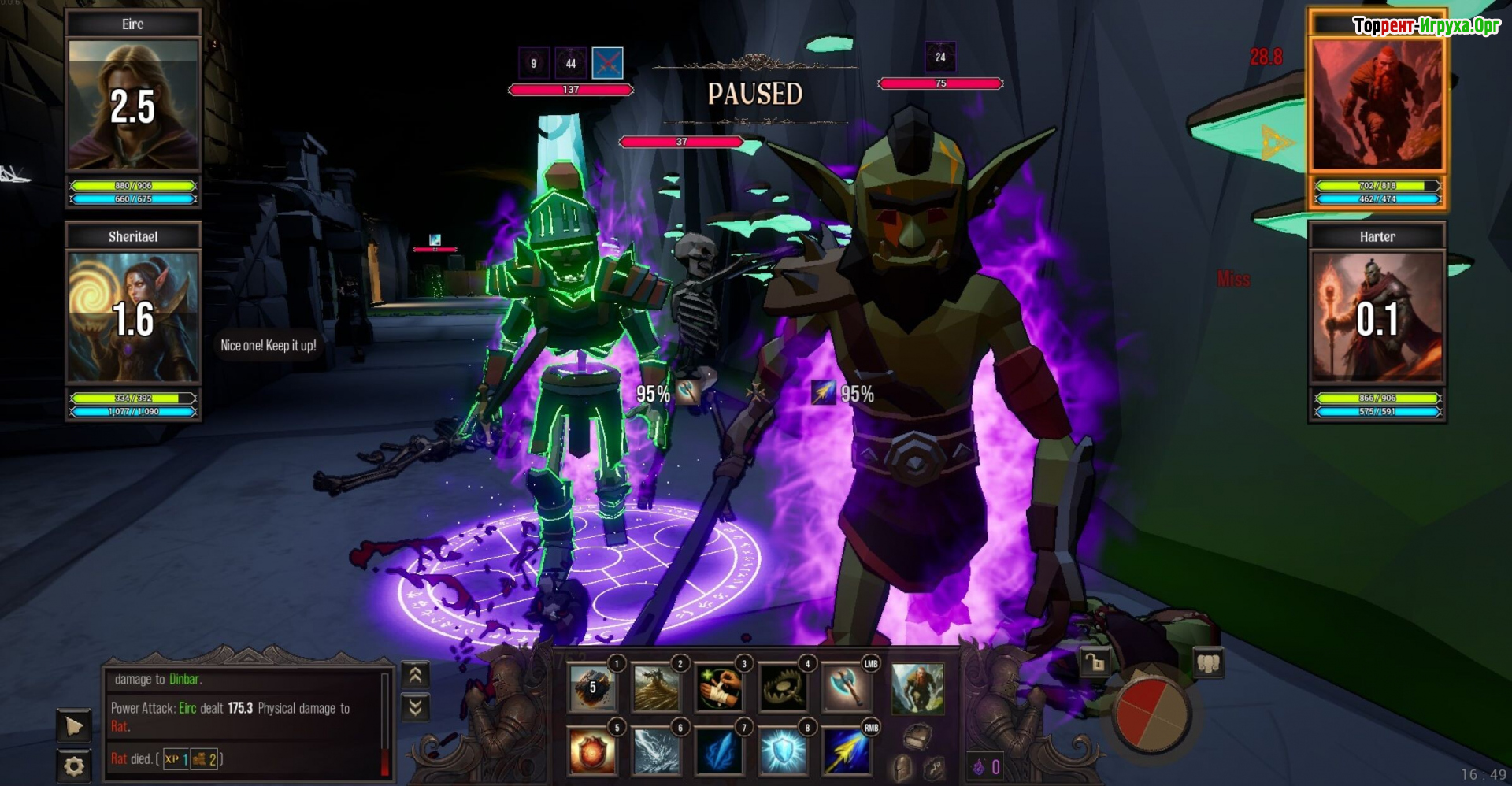Click the dwarf character portrait in action bar
This screenshot has width=1512, height=786.
tap(917, 688)
